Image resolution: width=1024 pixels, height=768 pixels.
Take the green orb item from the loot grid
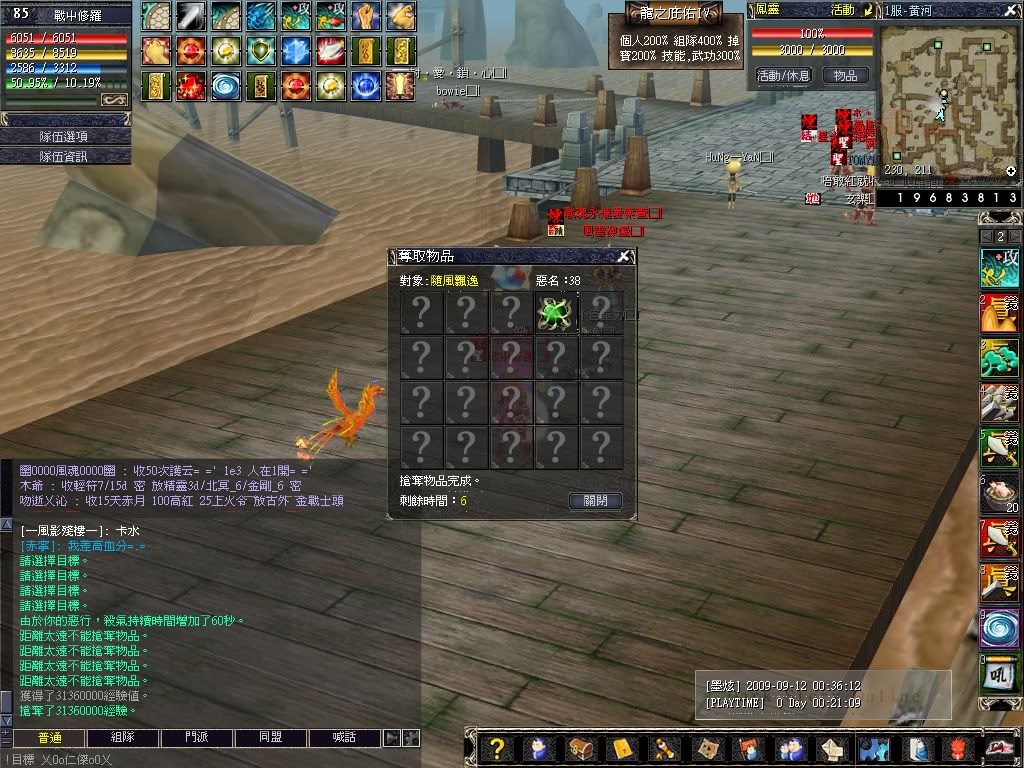(x=556, y=311)
